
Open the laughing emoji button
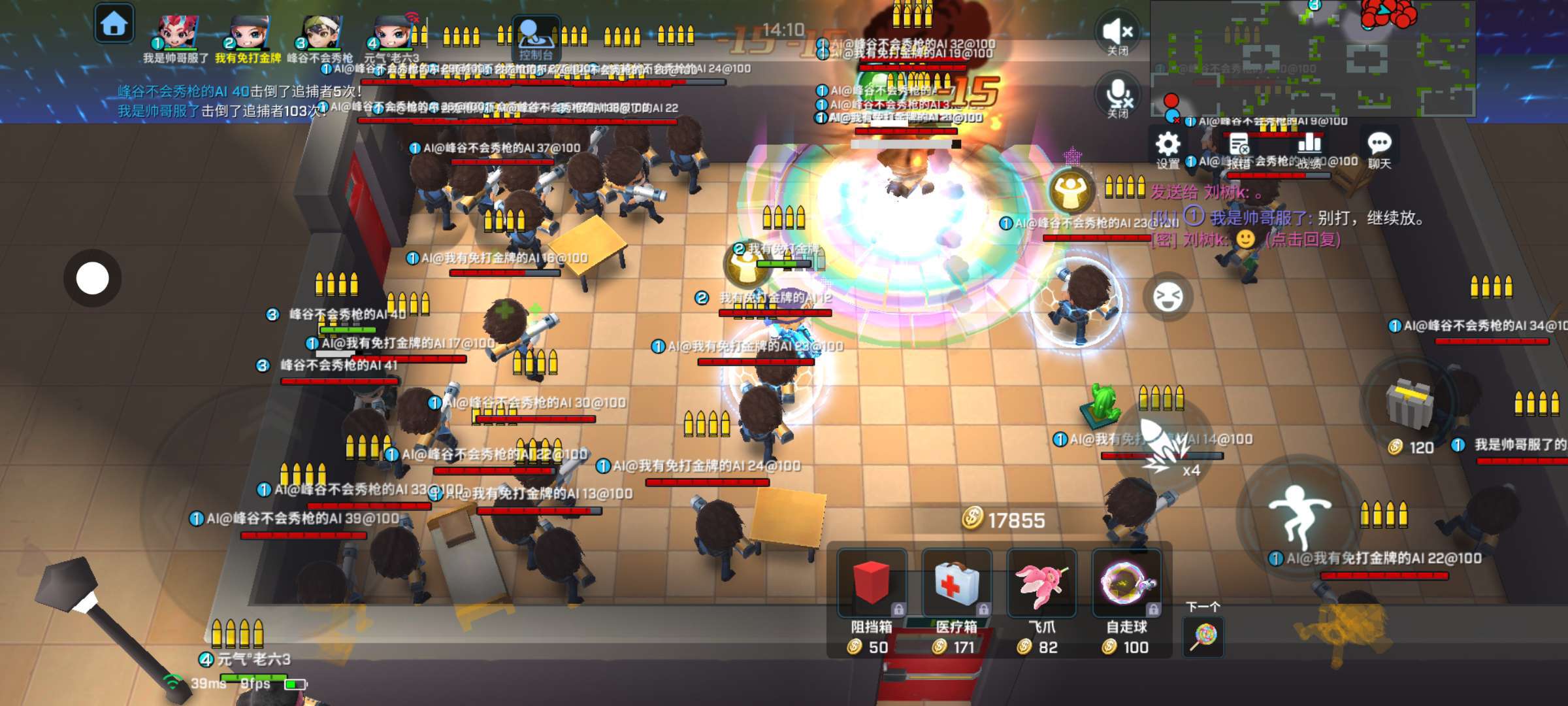point(1168,297)
